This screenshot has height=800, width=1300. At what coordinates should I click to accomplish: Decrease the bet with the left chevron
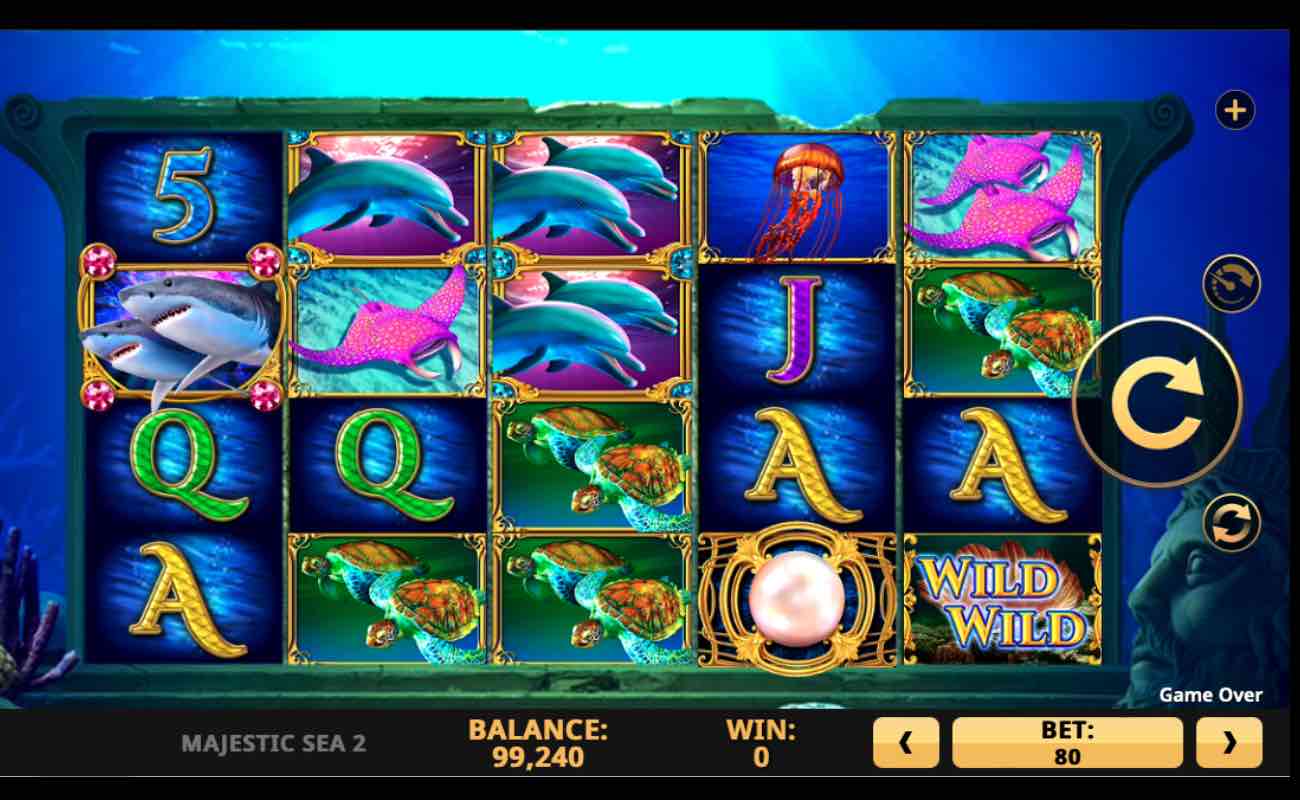[906, 741]
